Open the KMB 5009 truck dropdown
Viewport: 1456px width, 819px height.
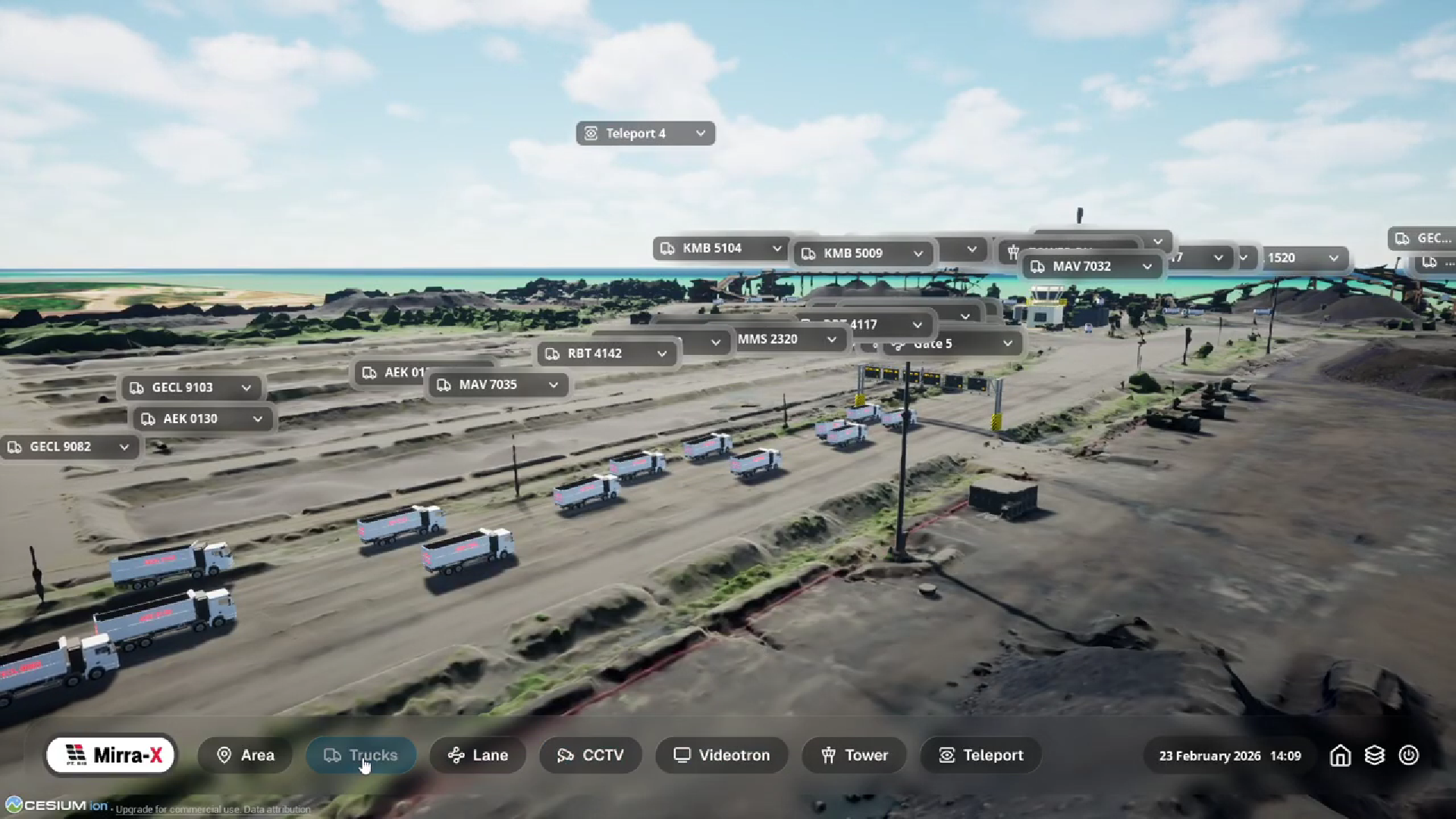point(918,254)
